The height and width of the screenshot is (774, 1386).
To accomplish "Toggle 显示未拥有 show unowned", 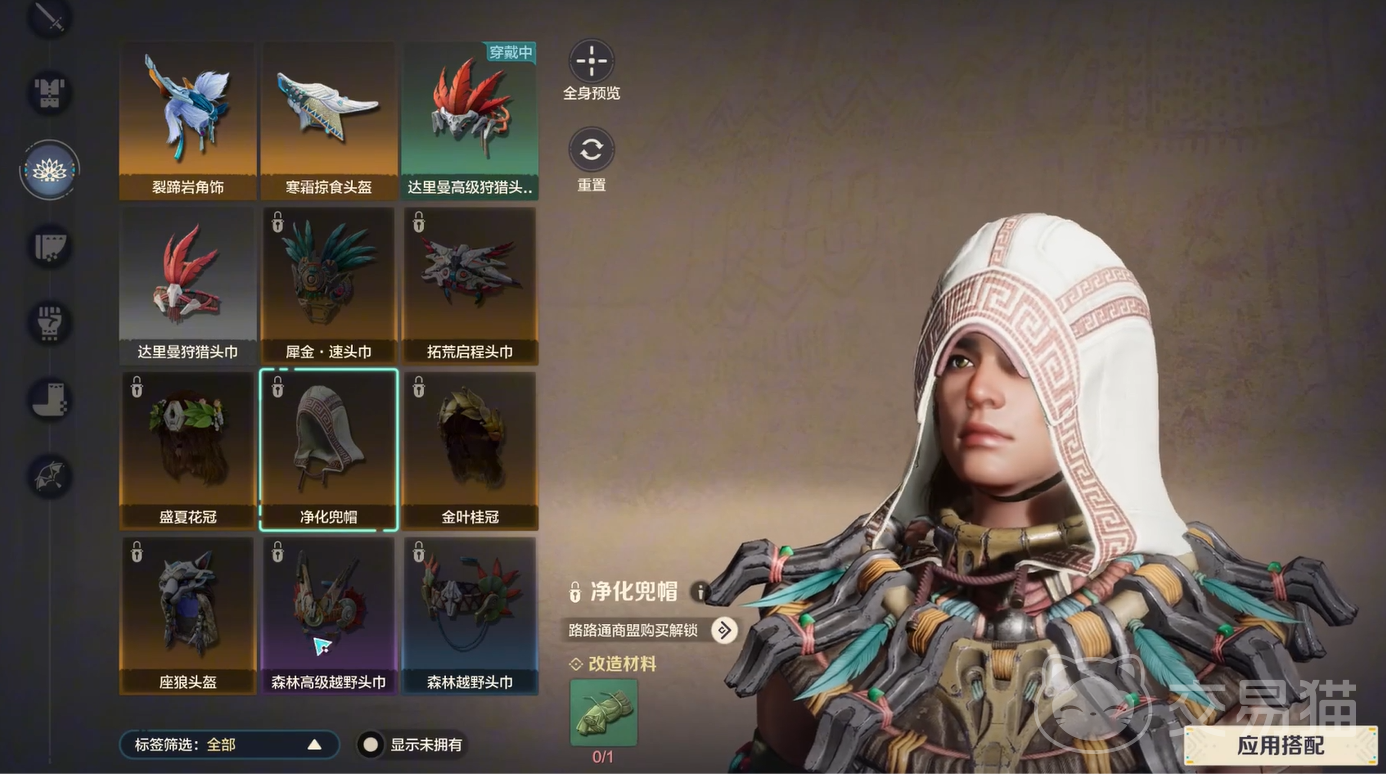I will click(371, 745).
